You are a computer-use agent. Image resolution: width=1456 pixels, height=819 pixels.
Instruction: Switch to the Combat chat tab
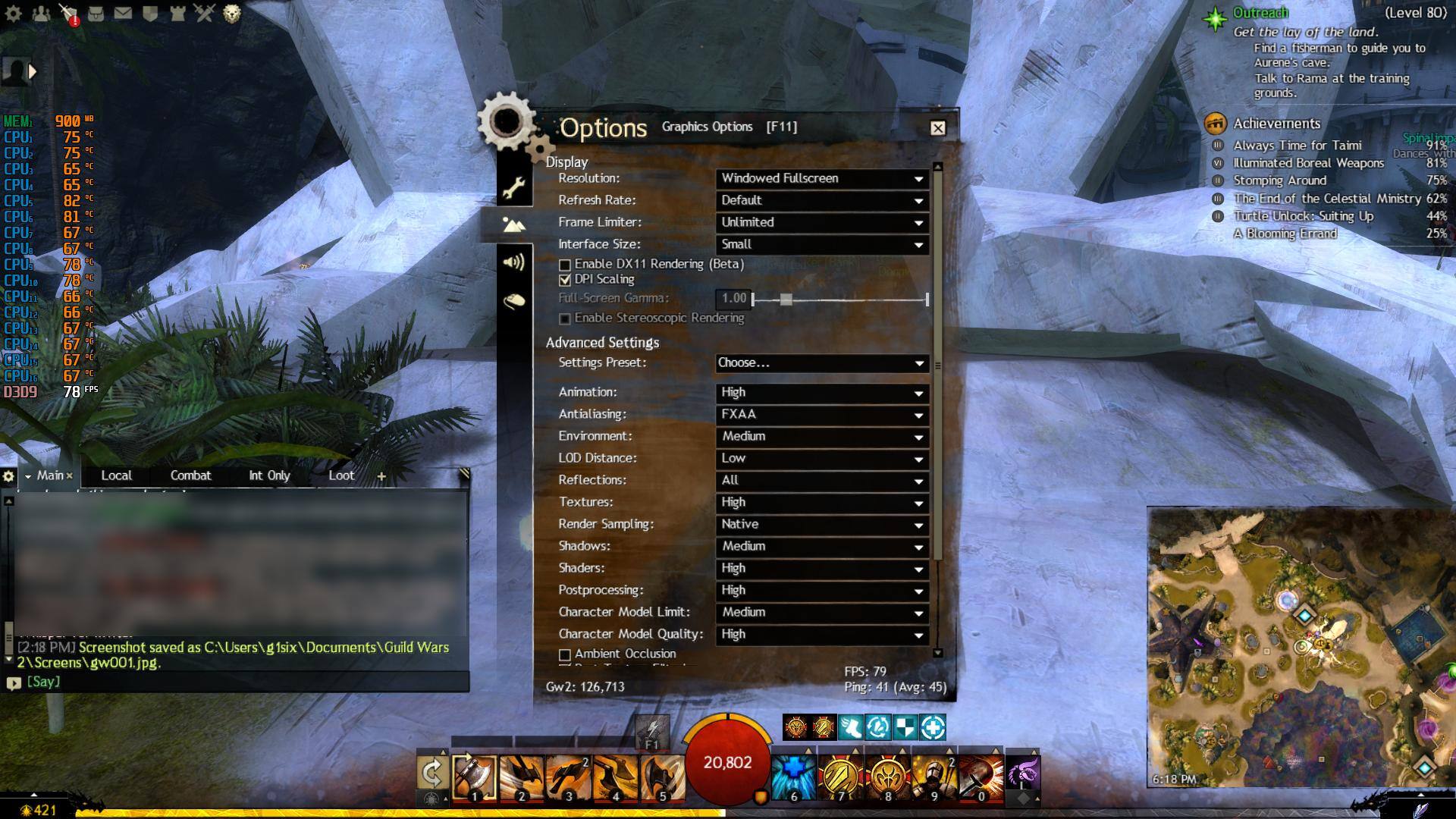pyautogui.click(x=190, y=475)
